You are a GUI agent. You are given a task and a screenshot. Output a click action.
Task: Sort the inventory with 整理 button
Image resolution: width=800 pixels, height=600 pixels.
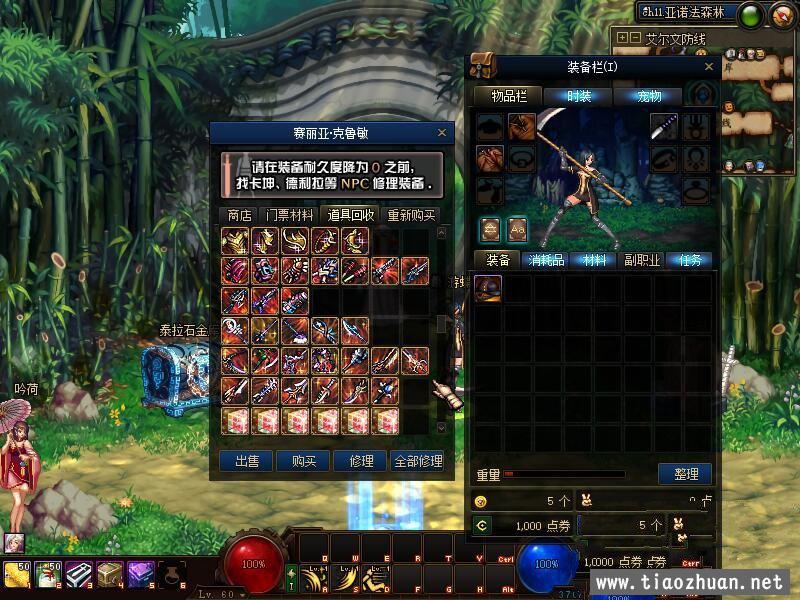(685, 474)
